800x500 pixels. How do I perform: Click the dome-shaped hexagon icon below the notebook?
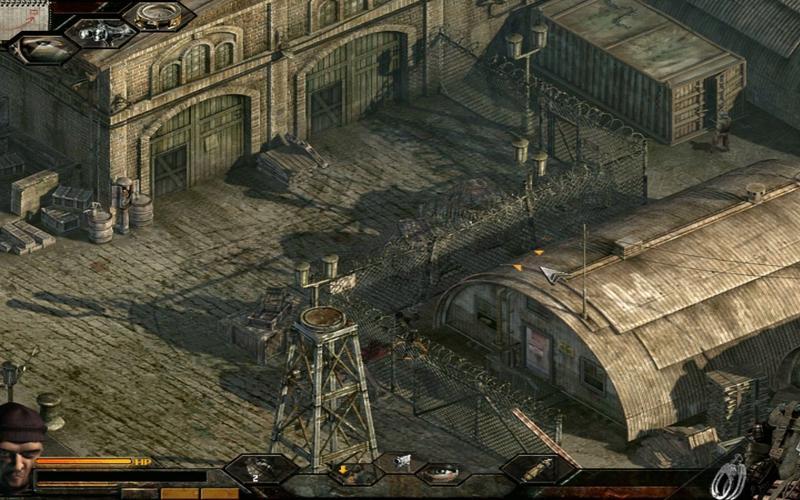click(42, 49)
